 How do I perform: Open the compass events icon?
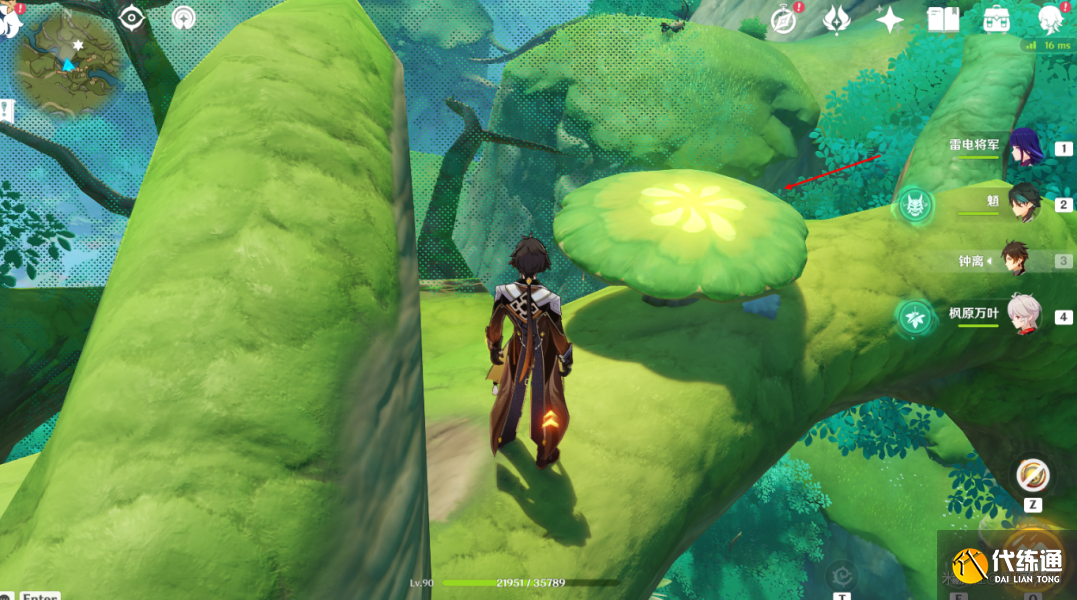784,20
